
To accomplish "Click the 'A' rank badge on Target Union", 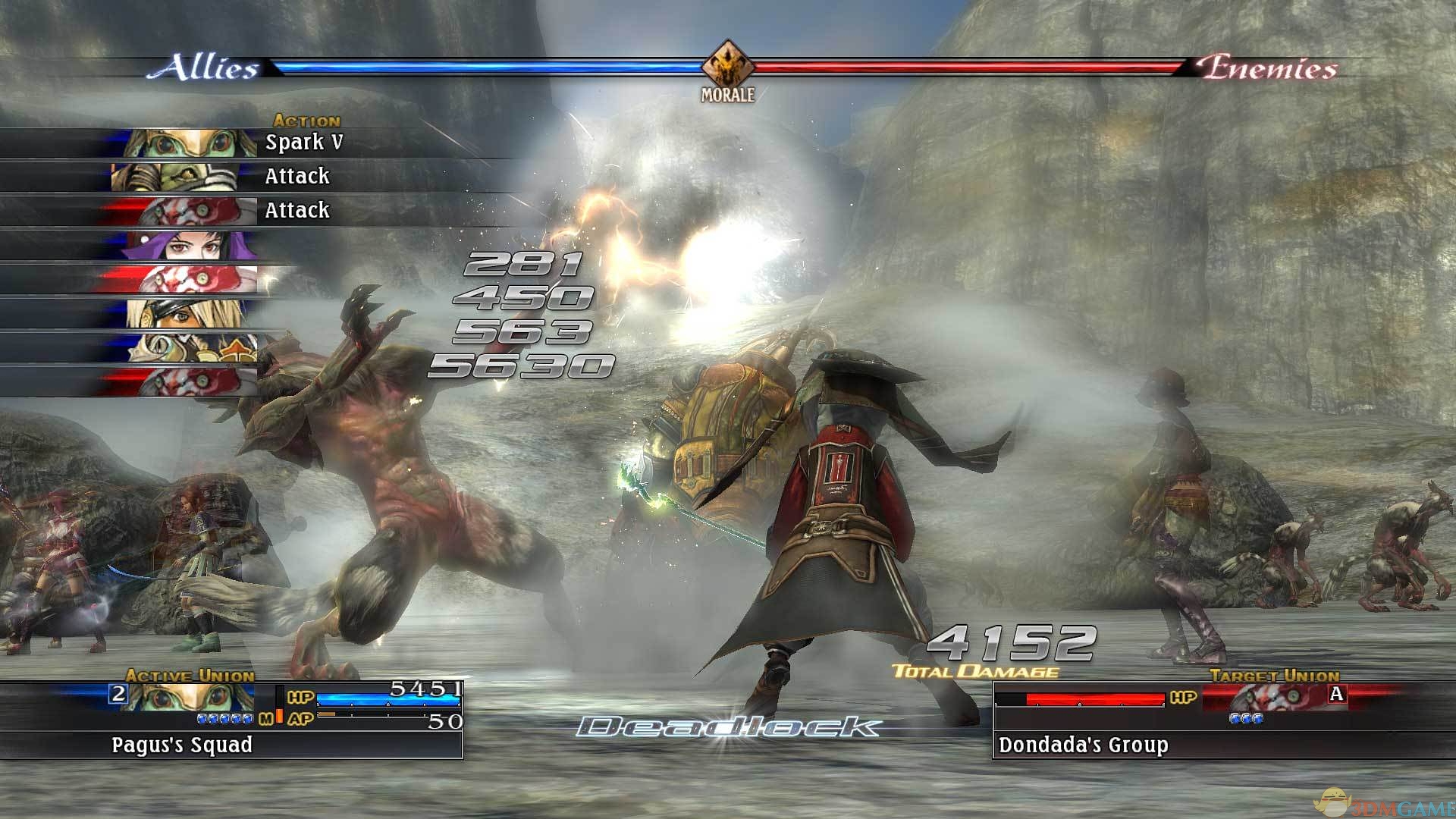I will (x=1336, y=694).
